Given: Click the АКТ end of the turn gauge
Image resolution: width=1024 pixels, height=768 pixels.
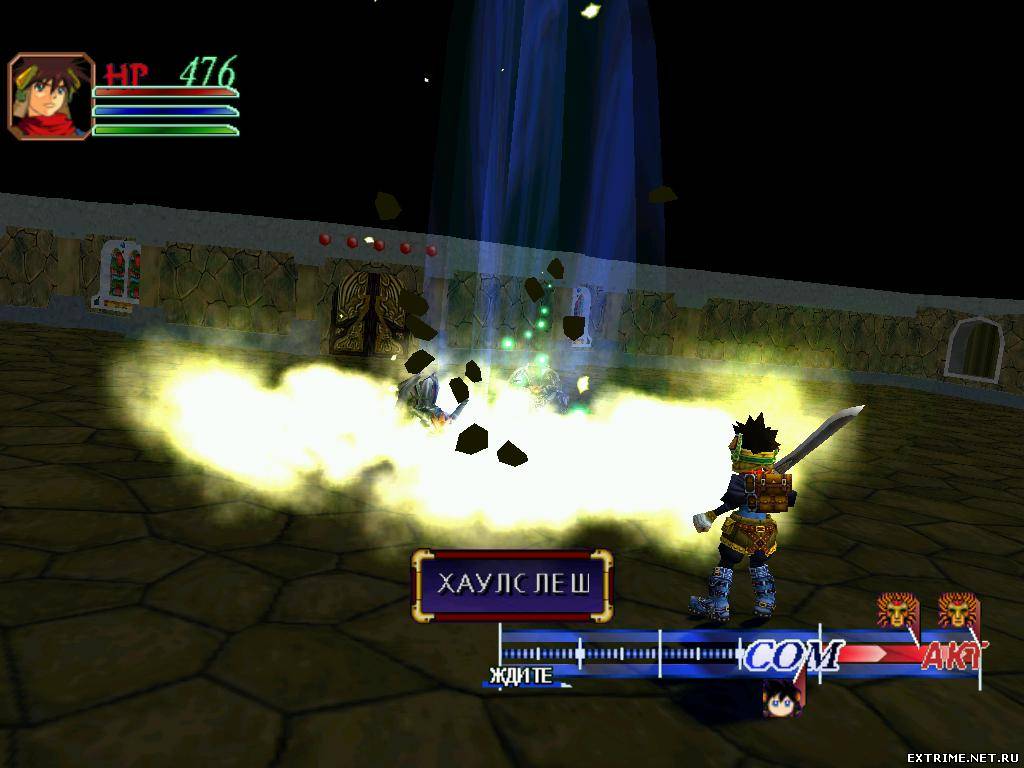Looking at the screenshot, I should coord(950,655).
